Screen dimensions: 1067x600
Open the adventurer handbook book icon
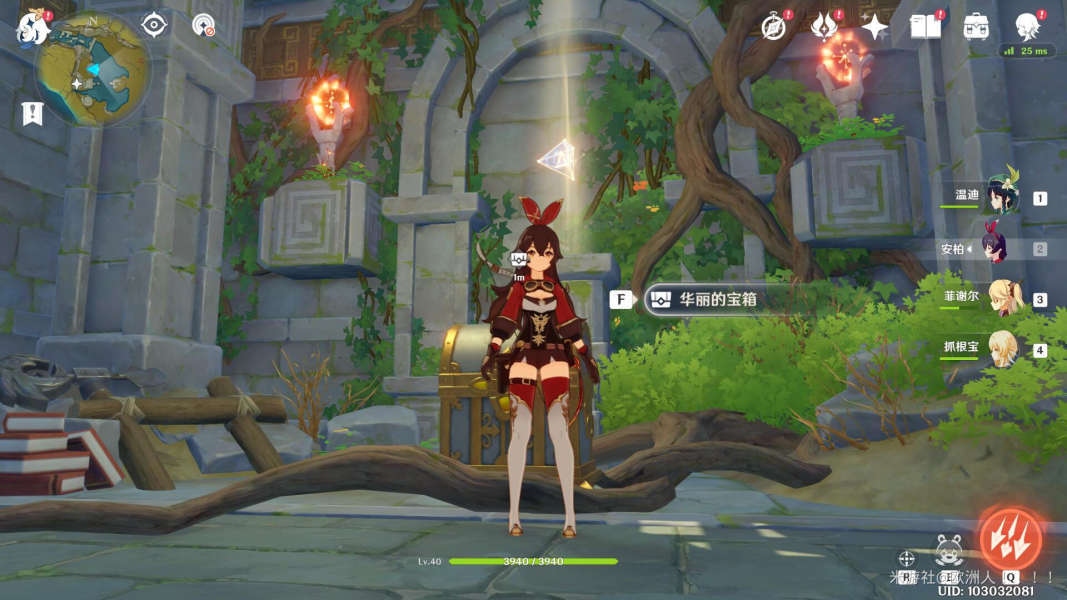(925, 27)
